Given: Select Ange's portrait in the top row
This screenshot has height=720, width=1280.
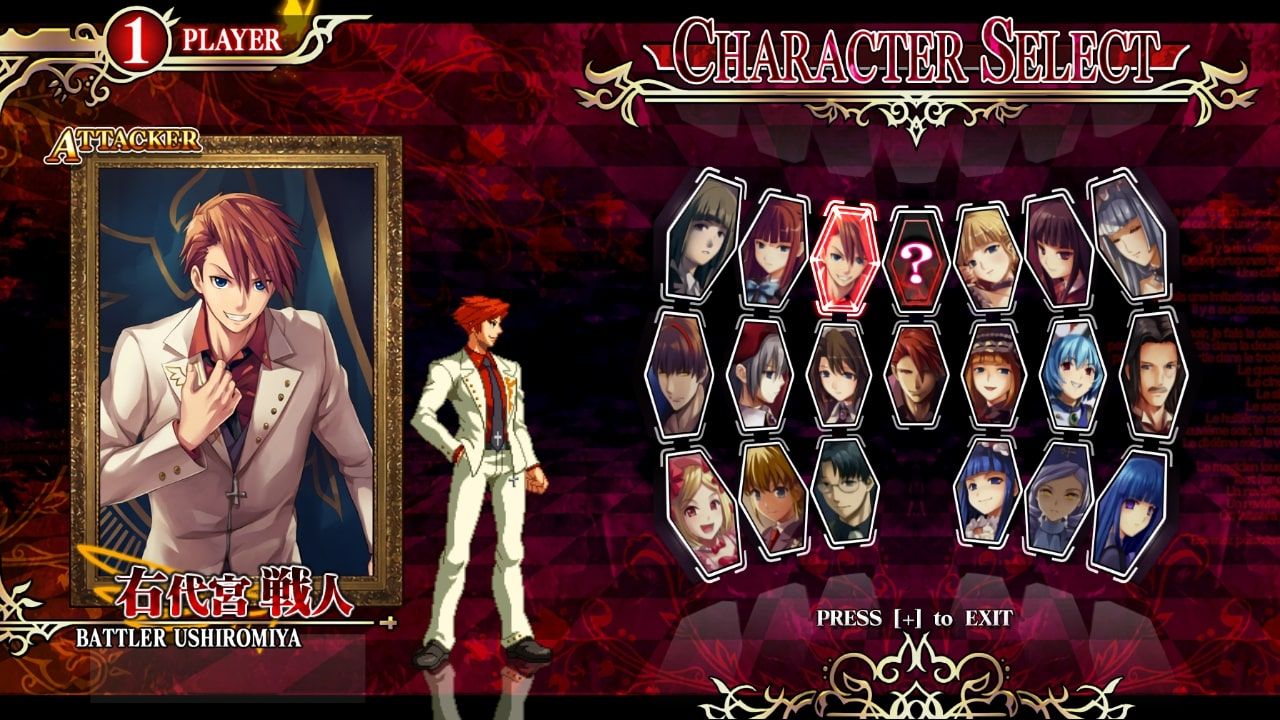Looking at the screenshot, I should (x=770, y=250).
